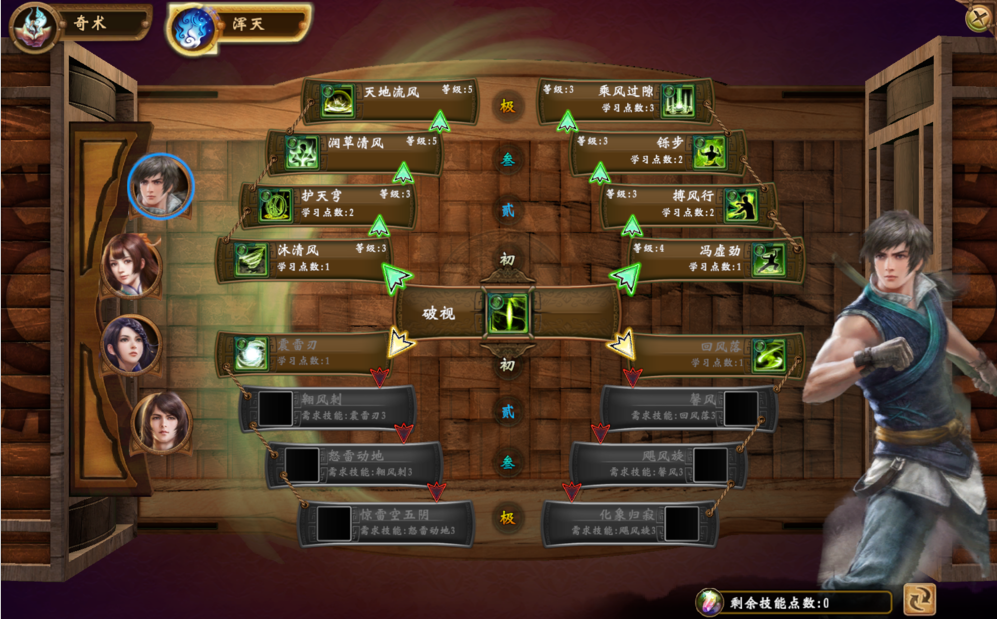Select the locked 怒雷动地 skill
This screenshot has width=997, height=619.
pyautogui.click(x=355, y=464)
